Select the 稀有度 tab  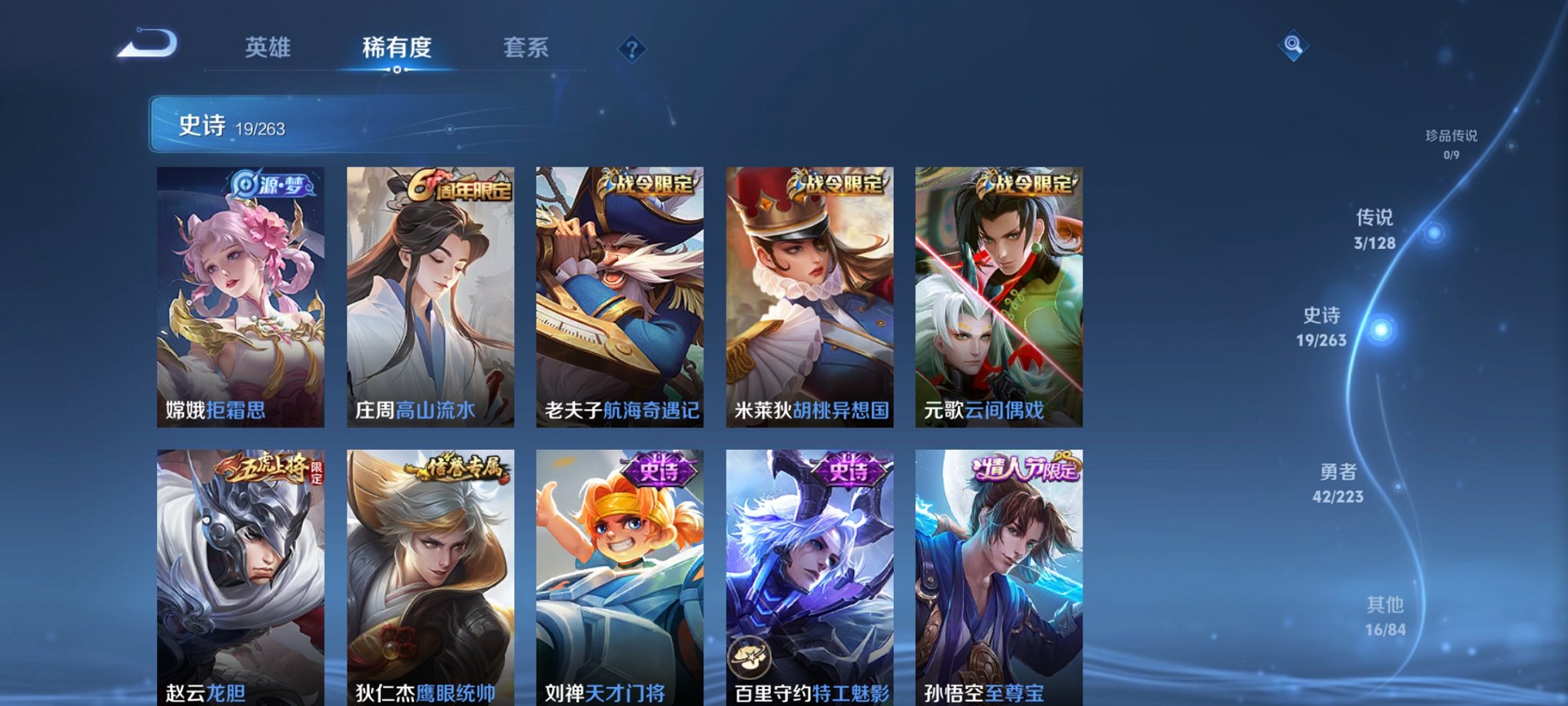click(396, 48)
